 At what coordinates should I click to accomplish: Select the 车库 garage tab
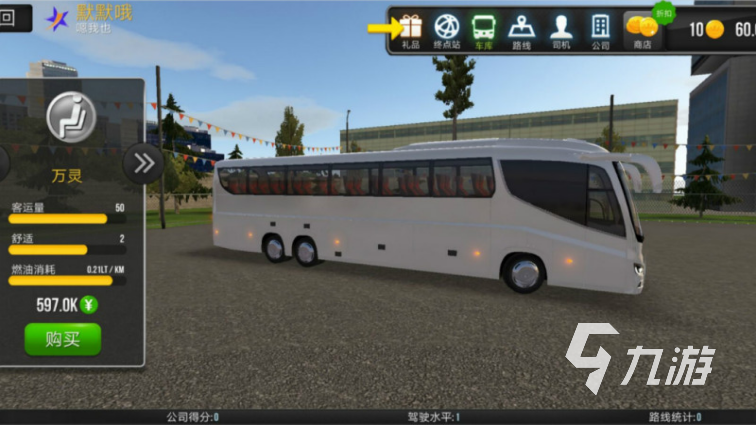484,30
